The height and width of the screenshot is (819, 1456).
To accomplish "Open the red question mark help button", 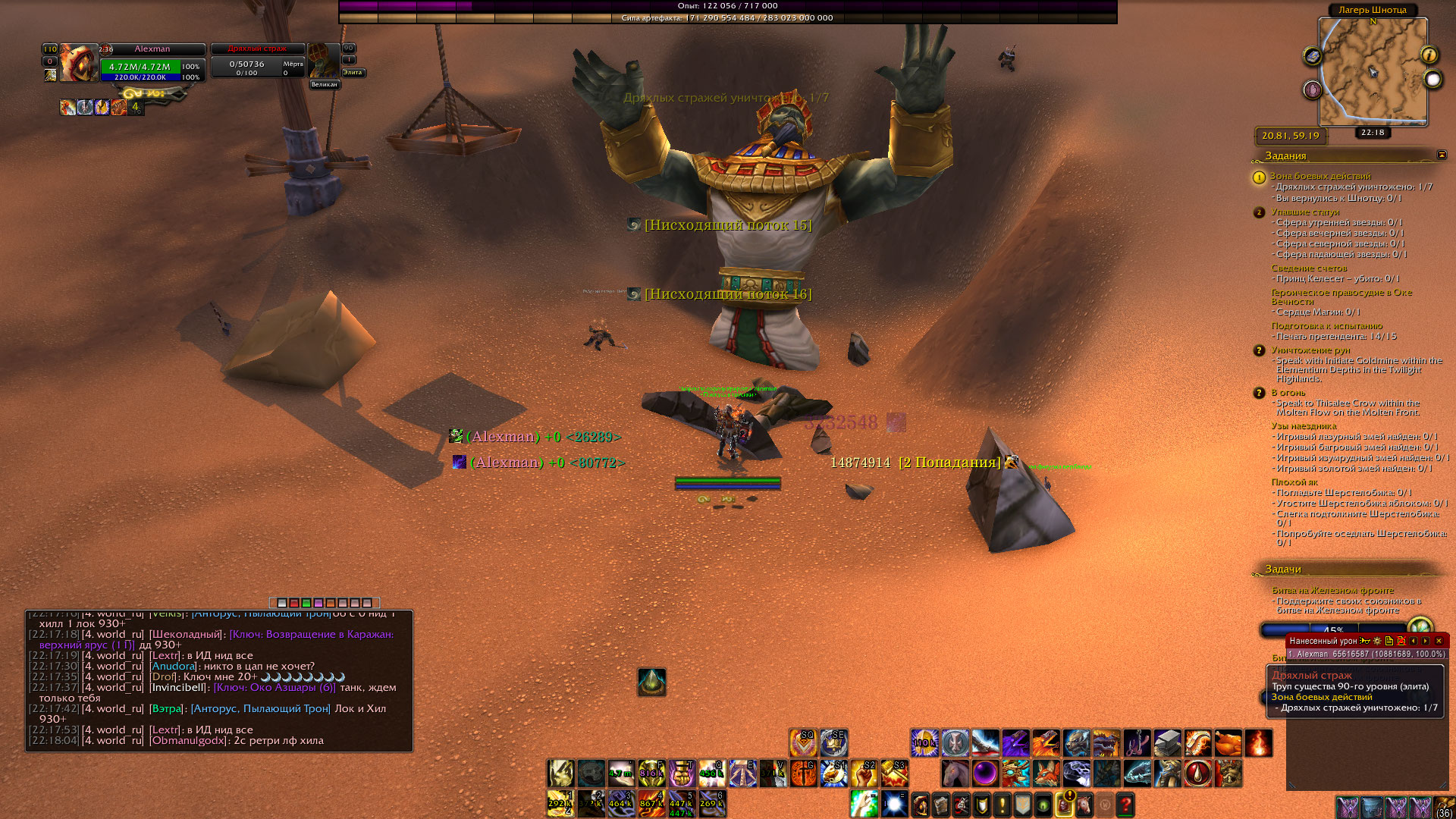I will tap(1125, 804).
